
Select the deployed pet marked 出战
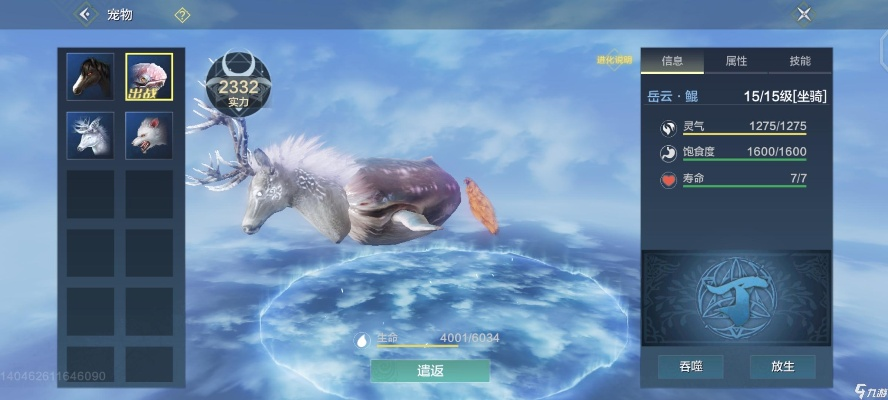coord(149,77)
